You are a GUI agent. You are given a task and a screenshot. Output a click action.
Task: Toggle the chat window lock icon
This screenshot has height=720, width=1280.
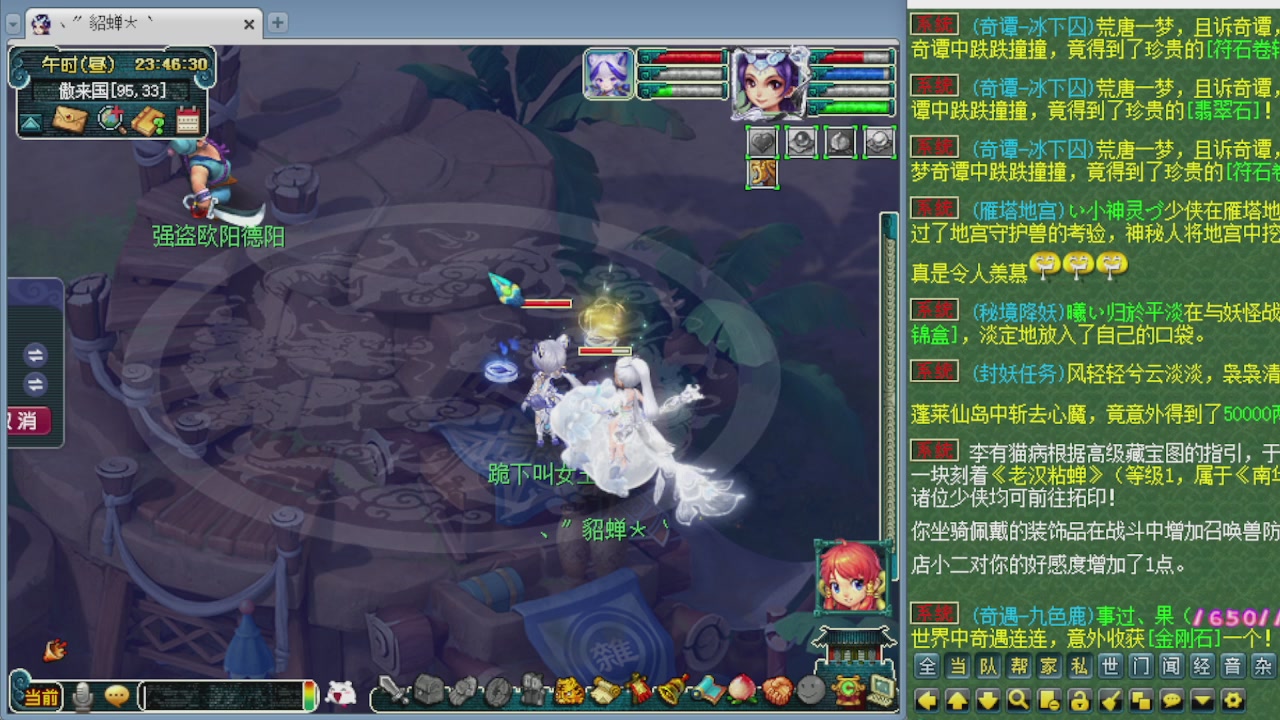[1079, 701]
